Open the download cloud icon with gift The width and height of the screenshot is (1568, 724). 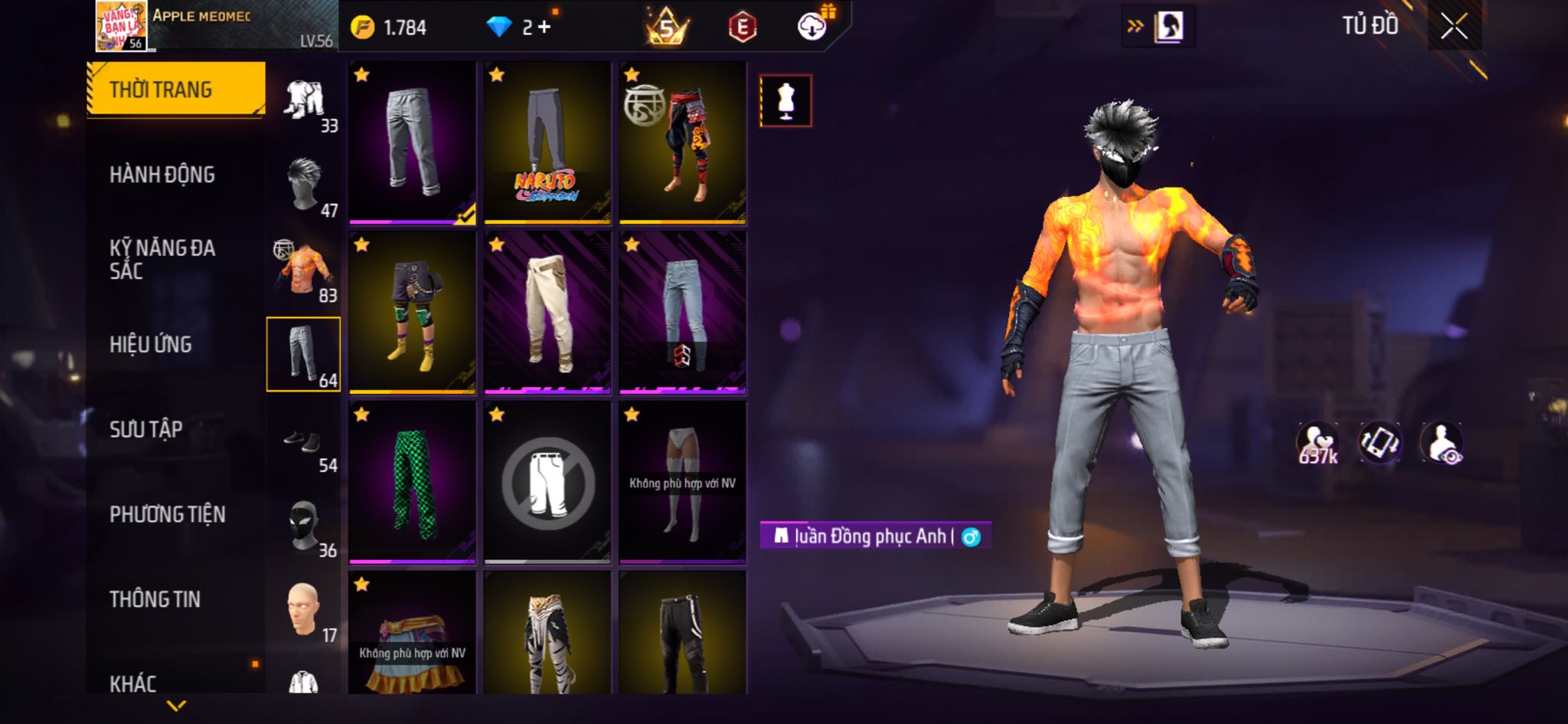(x=813, y=27)
